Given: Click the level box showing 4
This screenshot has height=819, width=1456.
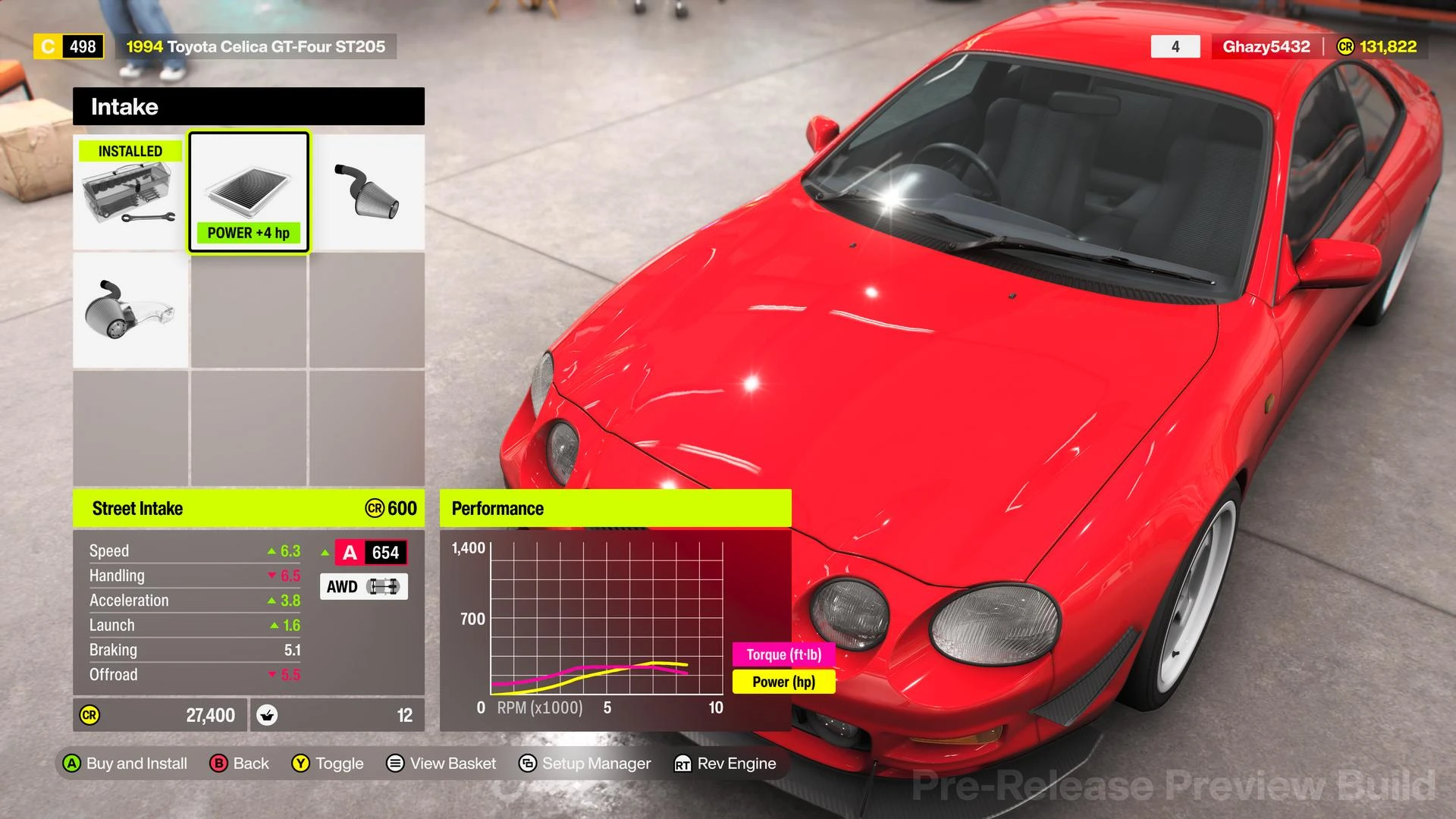Looking at the screenshot, I should 1175,46.
